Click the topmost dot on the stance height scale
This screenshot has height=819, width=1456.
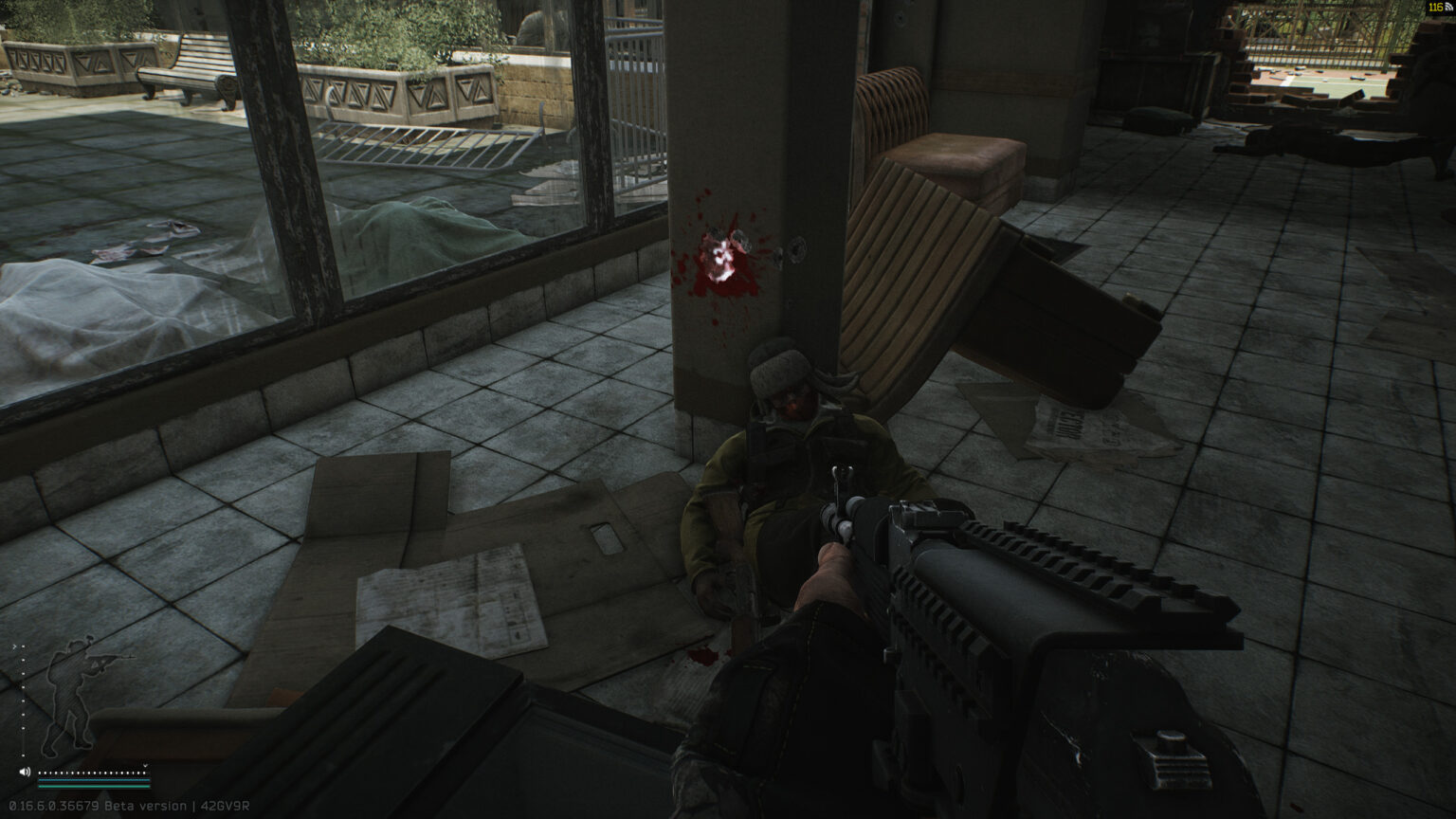(x=23, y=646)
